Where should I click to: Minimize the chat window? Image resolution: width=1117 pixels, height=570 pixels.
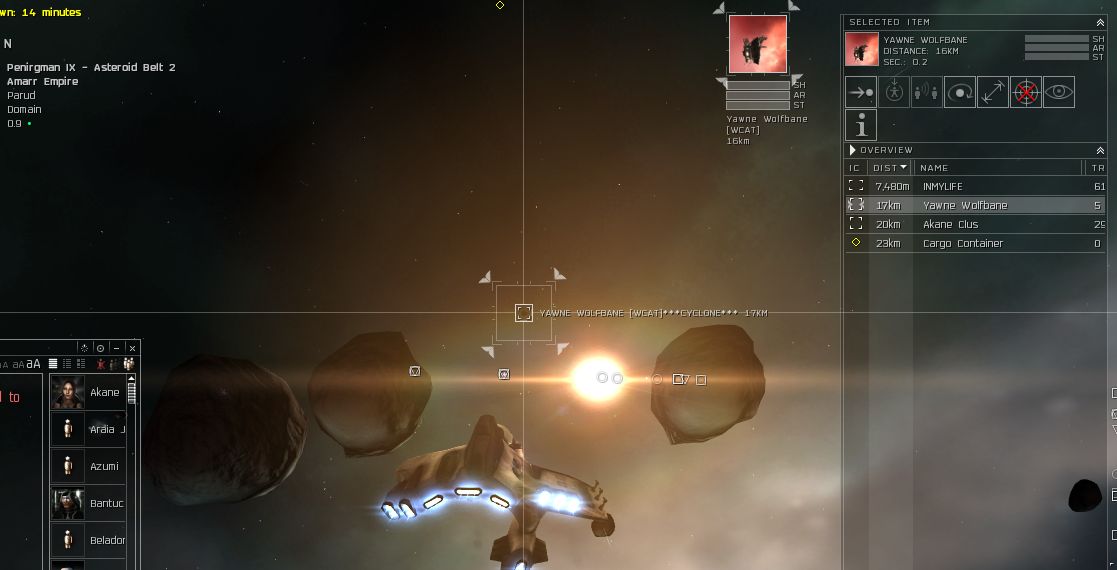(x=117, y=348)
